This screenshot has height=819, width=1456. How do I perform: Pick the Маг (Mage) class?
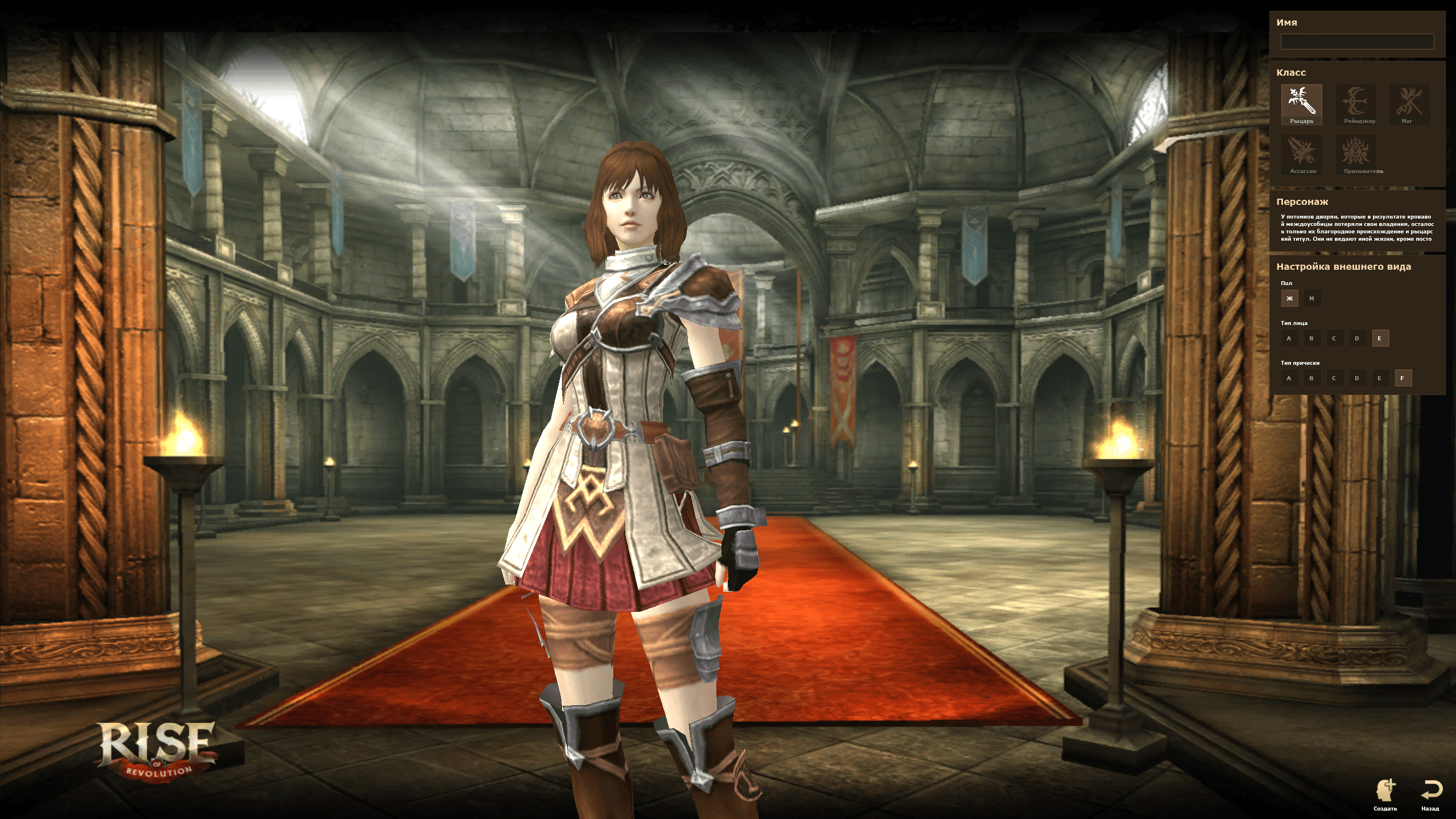point(1409,104)
